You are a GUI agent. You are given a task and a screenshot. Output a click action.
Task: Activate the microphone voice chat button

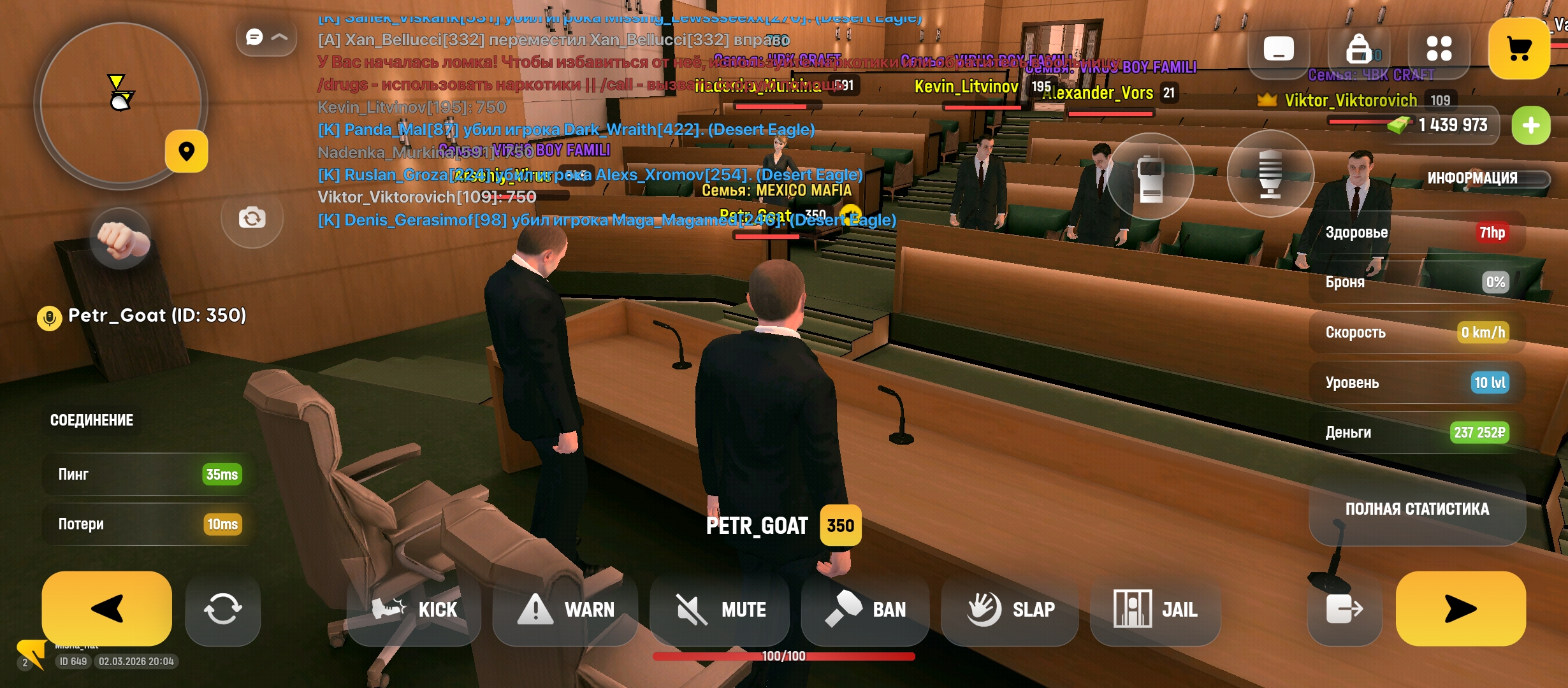pyautogui.click(x=1270, y=174)
